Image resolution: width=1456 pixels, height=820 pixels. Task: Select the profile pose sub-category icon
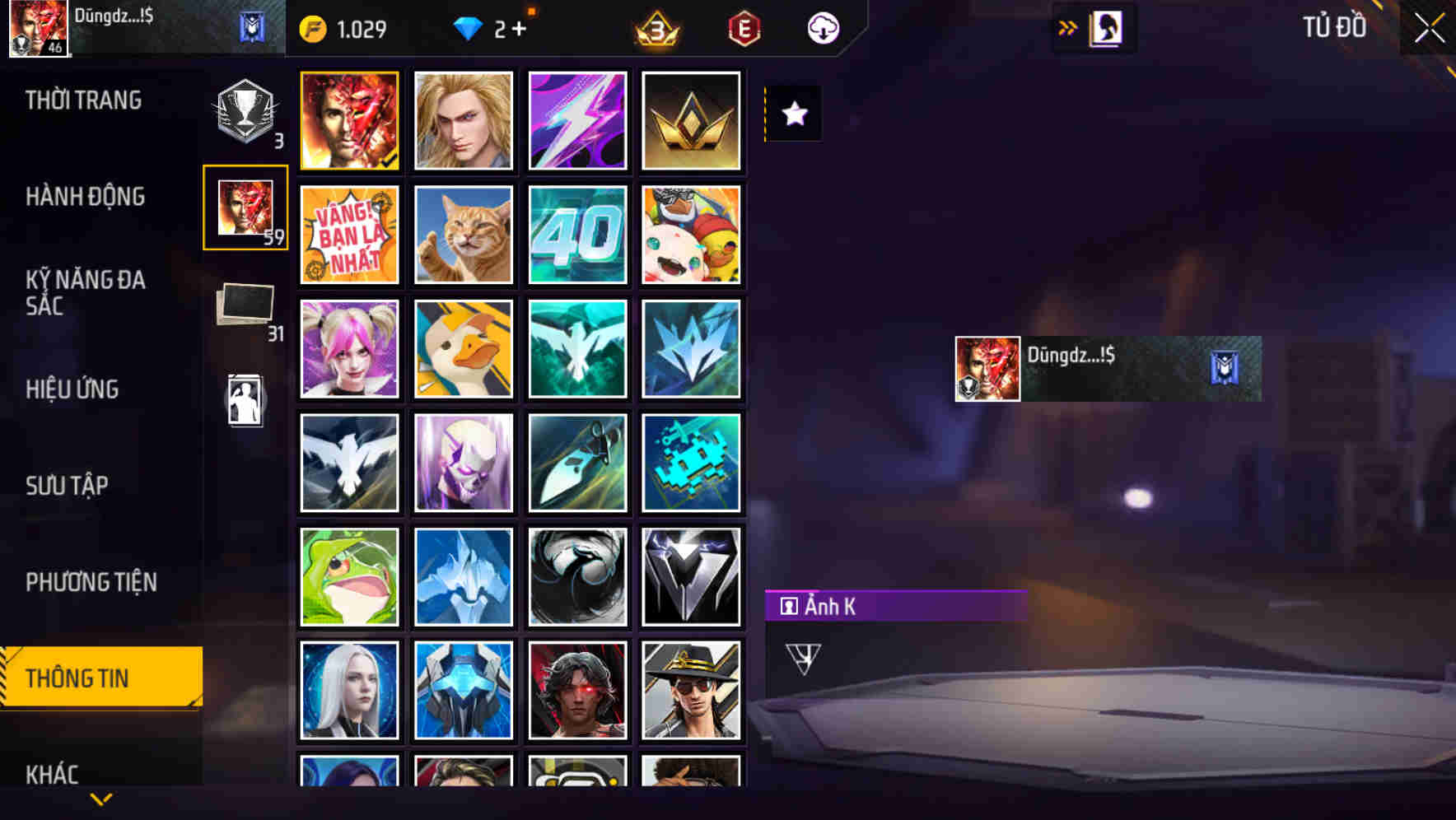click(x=245, y=398)
